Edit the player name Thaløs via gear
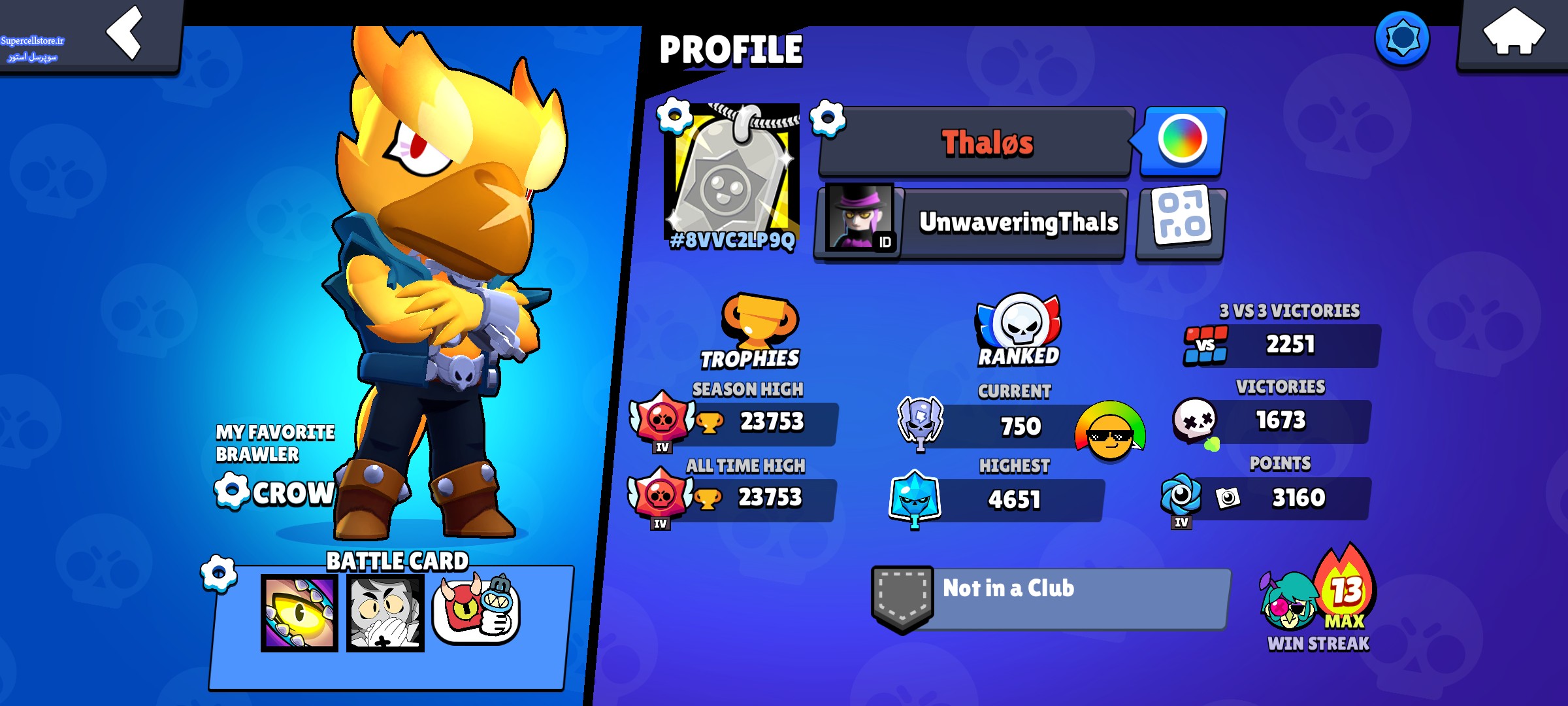 coord(828,118)
